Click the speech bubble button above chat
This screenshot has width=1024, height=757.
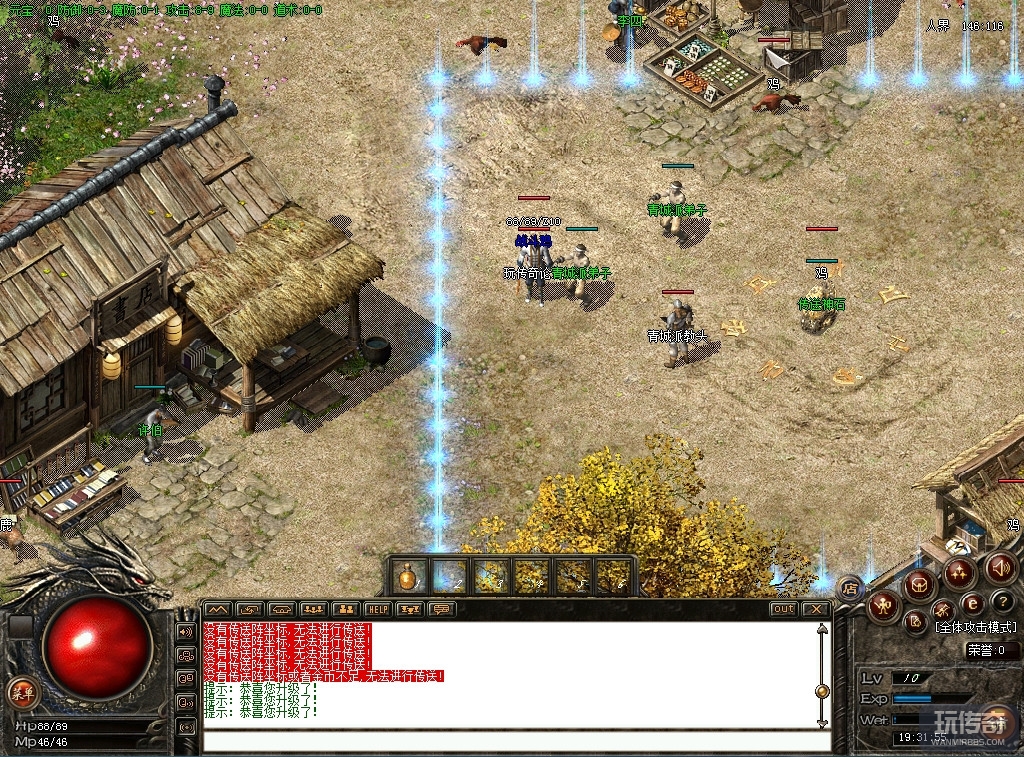coord(440,609)
